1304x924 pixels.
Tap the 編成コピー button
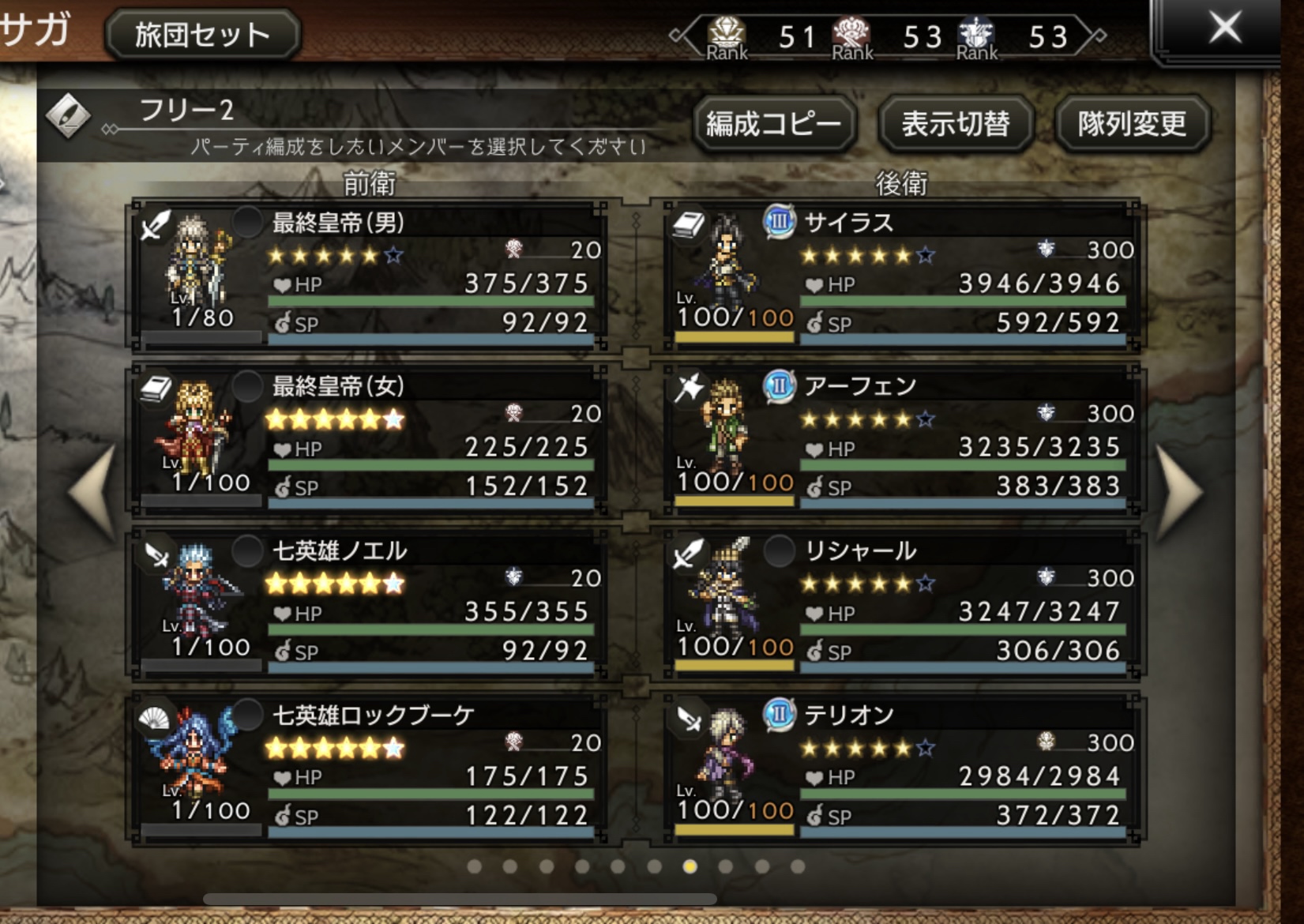pos(774,124)
